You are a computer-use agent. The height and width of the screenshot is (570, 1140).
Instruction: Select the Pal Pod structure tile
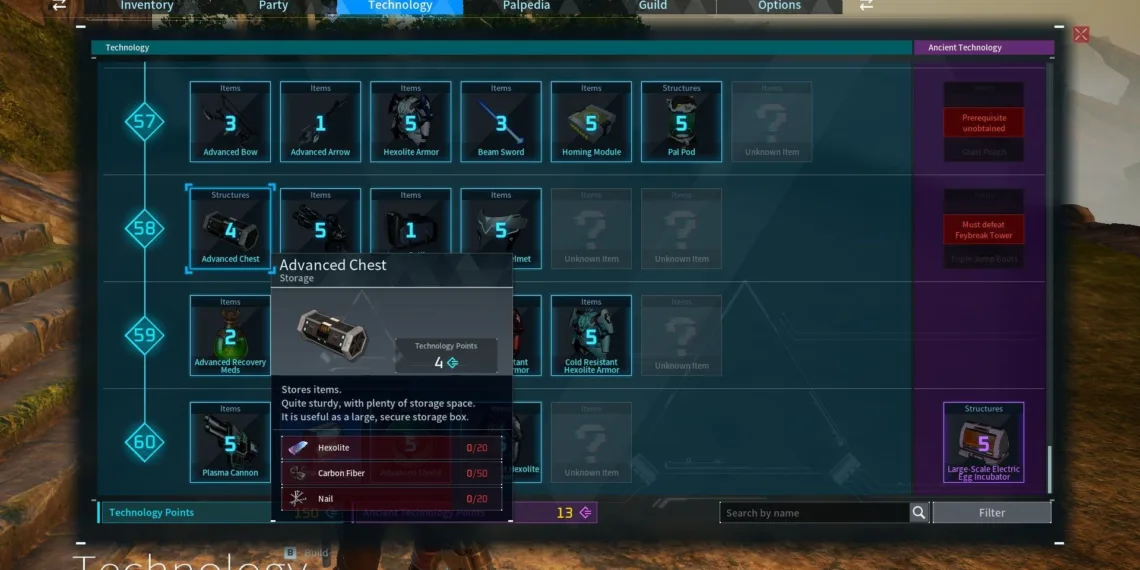pyautogui.click(x=681, y=121)
